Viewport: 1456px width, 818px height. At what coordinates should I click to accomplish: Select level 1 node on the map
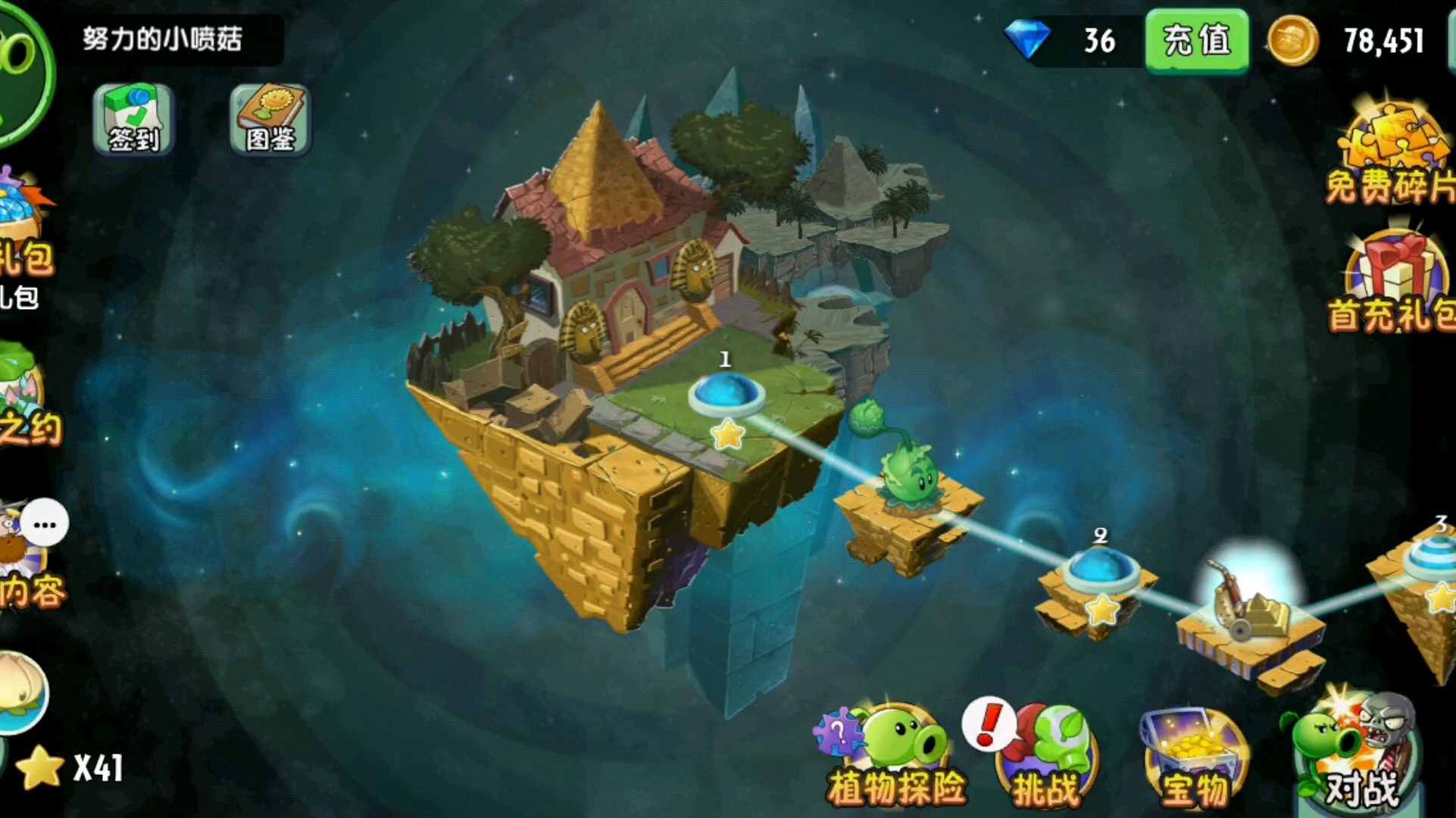click(x=726, y=395)
